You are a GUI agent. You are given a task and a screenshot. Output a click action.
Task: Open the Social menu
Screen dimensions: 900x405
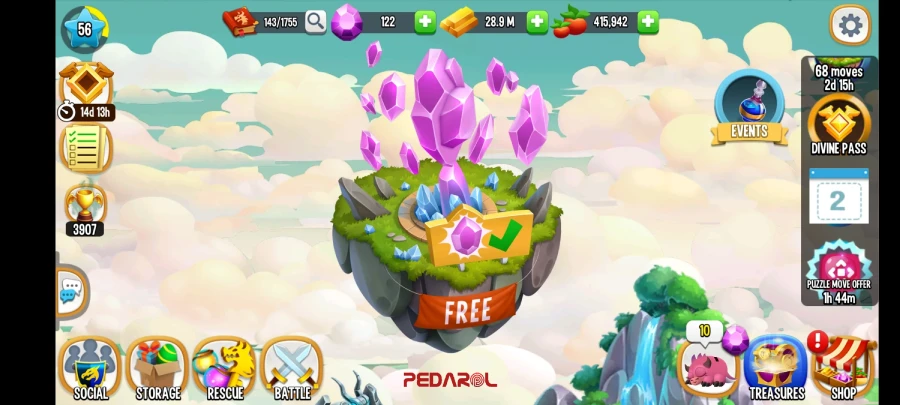tap(90, 368)
